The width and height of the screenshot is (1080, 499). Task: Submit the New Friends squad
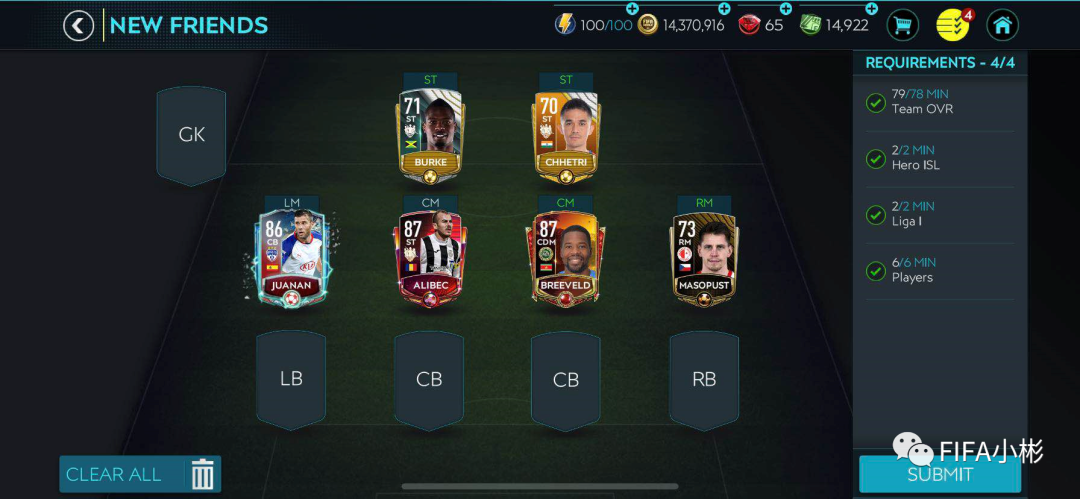tap(939, 474)
